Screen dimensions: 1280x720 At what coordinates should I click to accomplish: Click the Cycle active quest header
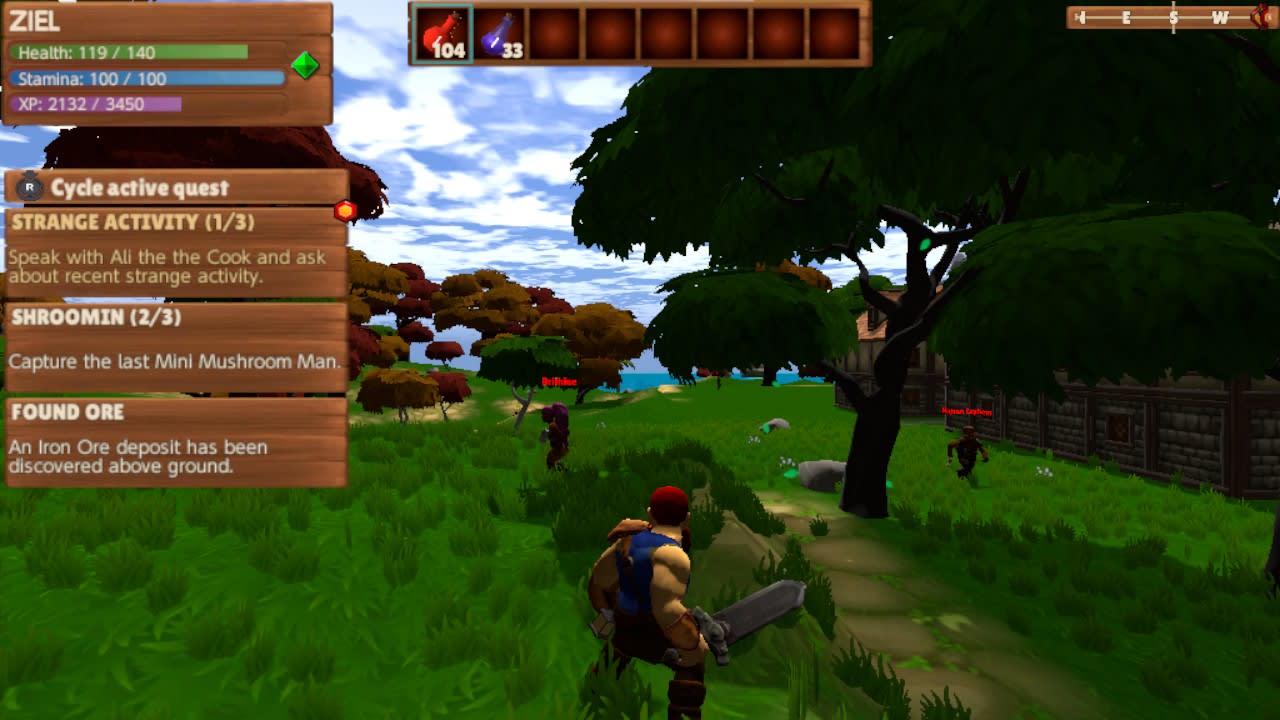[x=140, y=187]
